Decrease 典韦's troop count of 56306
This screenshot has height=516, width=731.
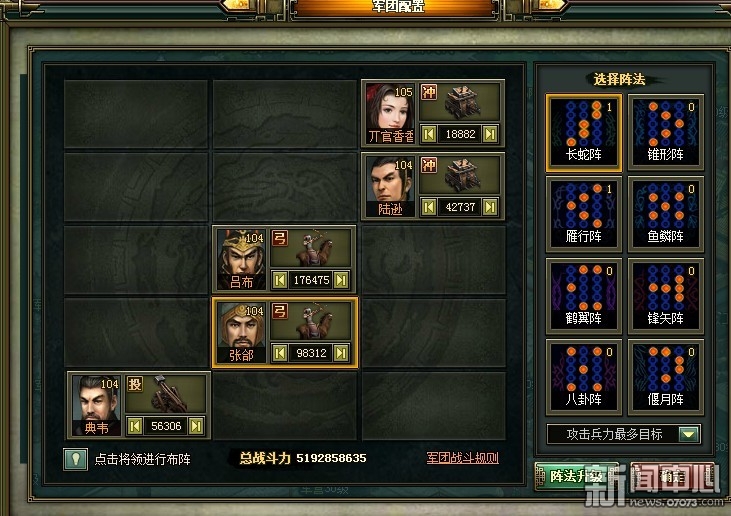(x=135, y=426)
